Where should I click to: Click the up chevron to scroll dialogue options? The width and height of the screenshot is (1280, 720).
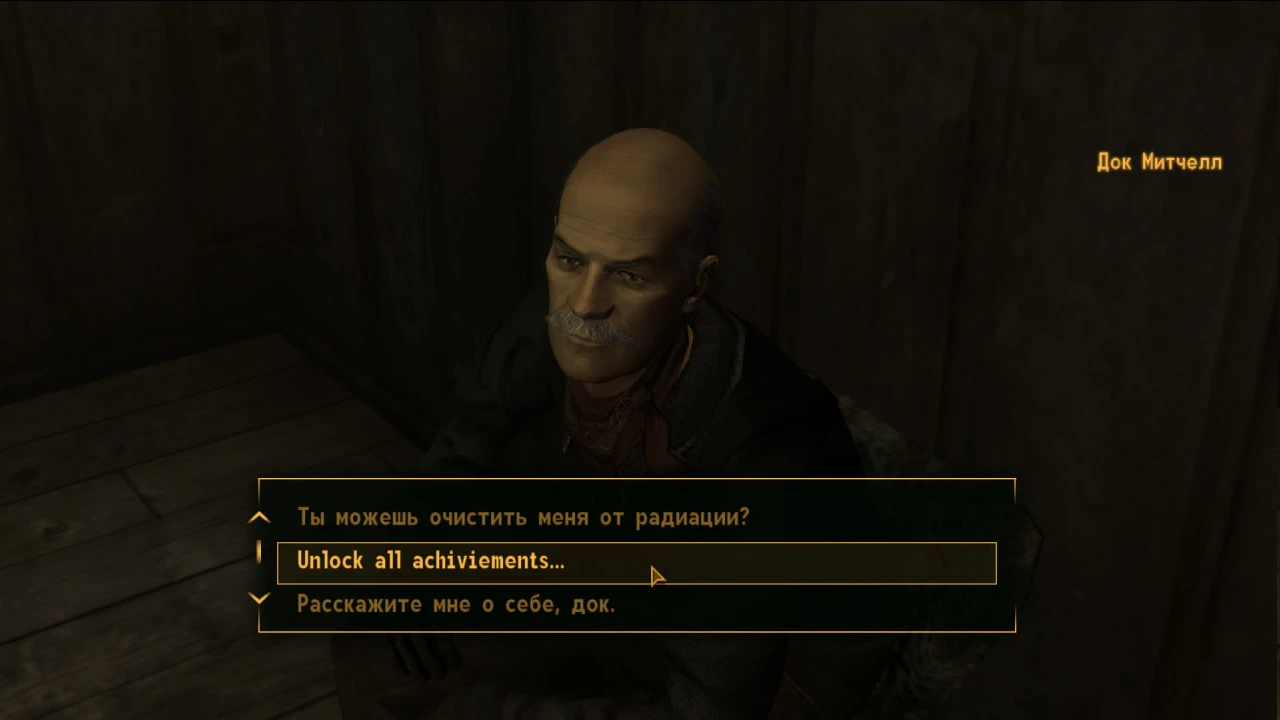click(259, 517)
